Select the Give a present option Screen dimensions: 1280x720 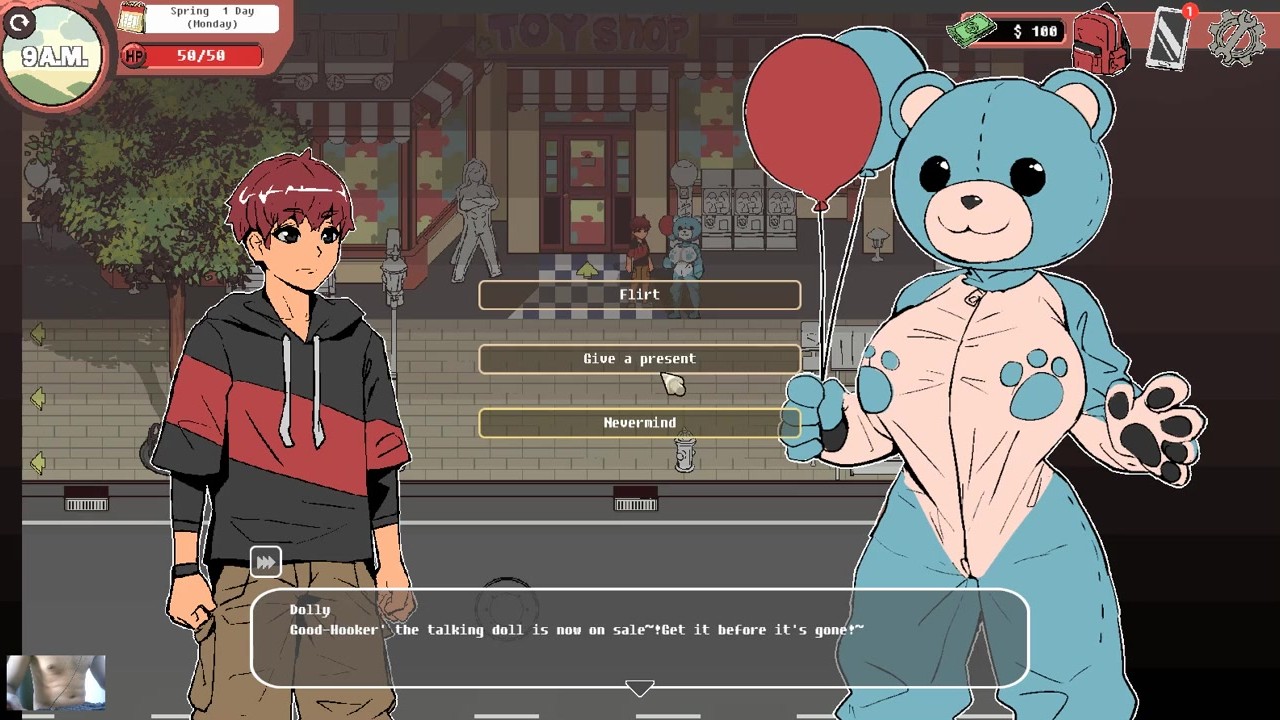coord(639,359)
